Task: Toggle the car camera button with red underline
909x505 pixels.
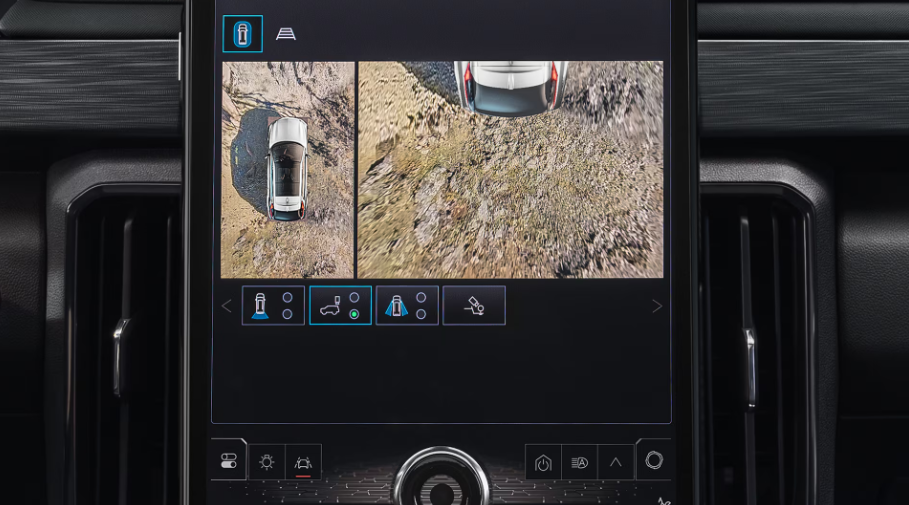Action: coord(303,462)
